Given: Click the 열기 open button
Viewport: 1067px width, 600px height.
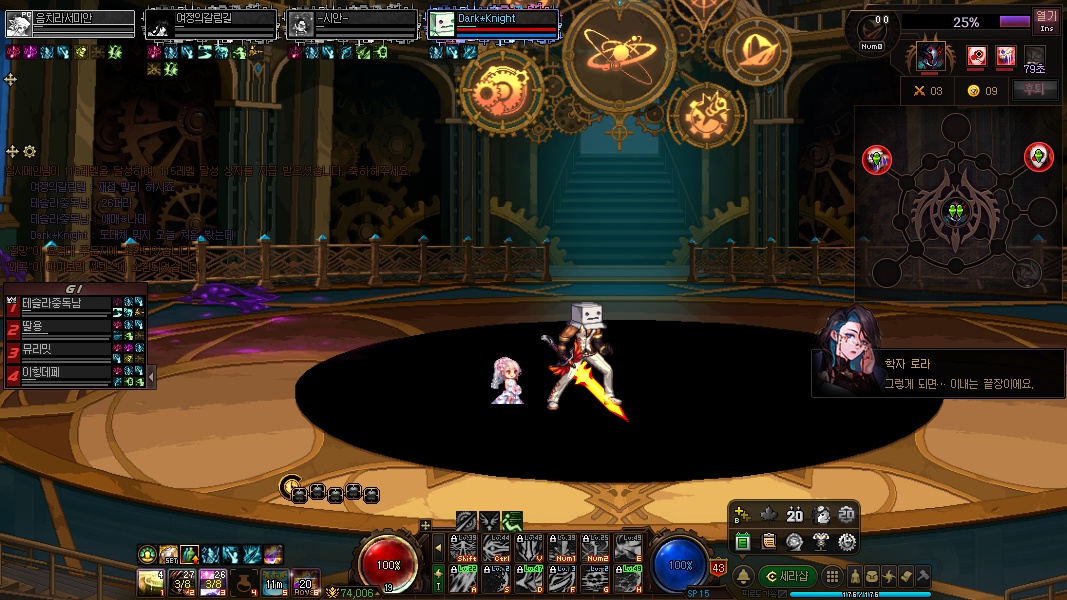Looking at the screenshot, I should [x=1046, y=19].
